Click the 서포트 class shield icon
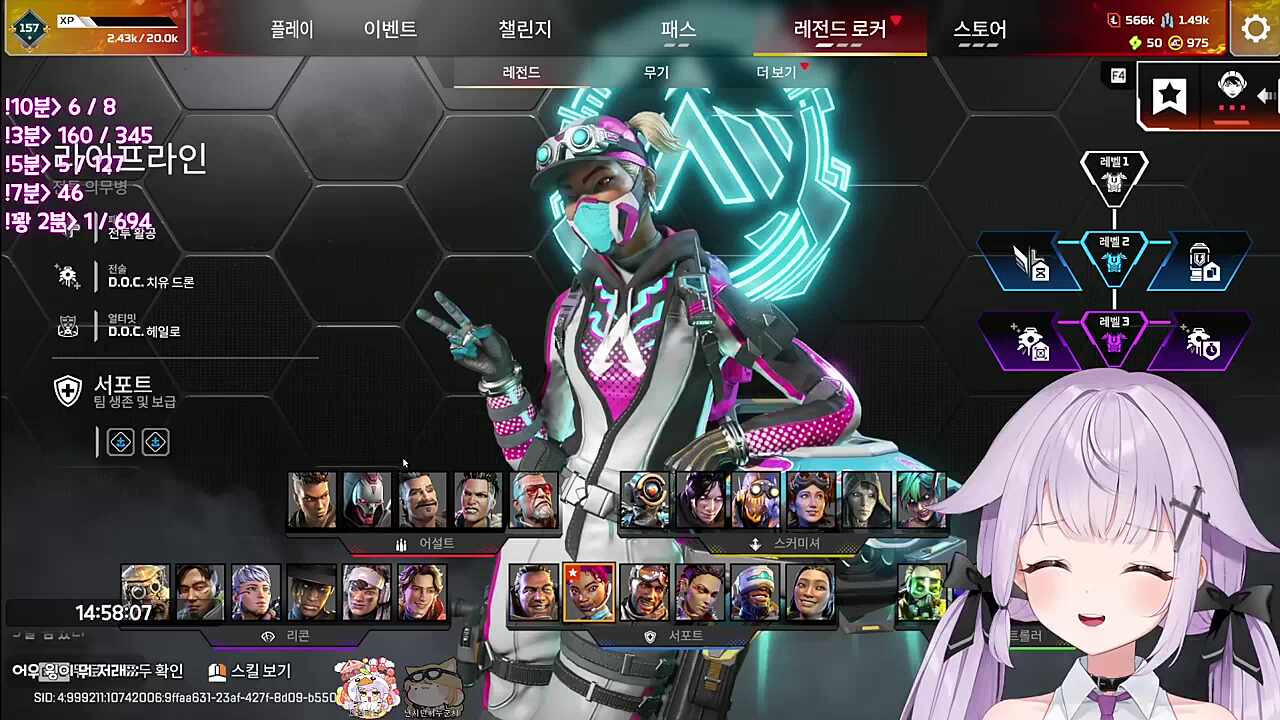This screenshot has width=1280, height=720. tap(68, 390)
